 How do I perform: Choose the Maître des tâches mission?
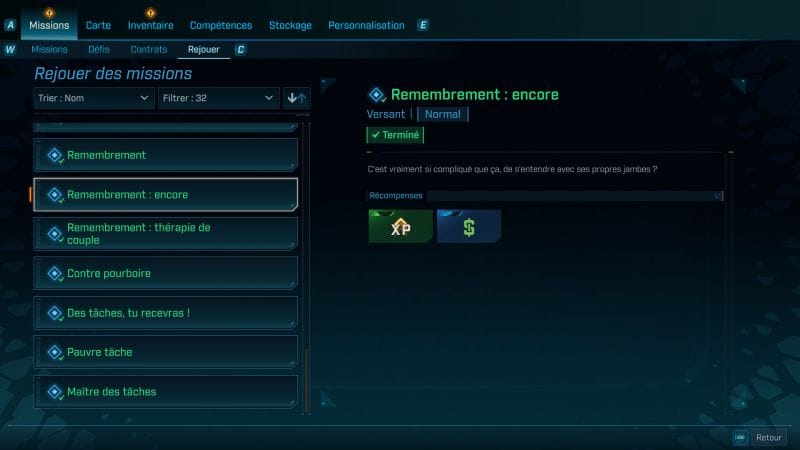pyautogui.click(x=166, y=391)
